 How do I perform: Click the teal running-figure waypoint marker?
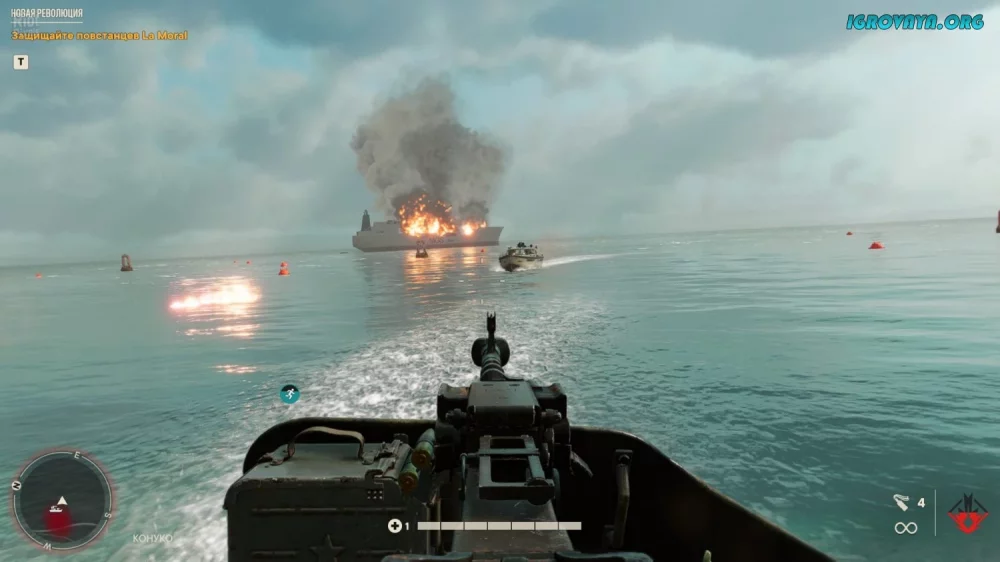coord(289,394)
